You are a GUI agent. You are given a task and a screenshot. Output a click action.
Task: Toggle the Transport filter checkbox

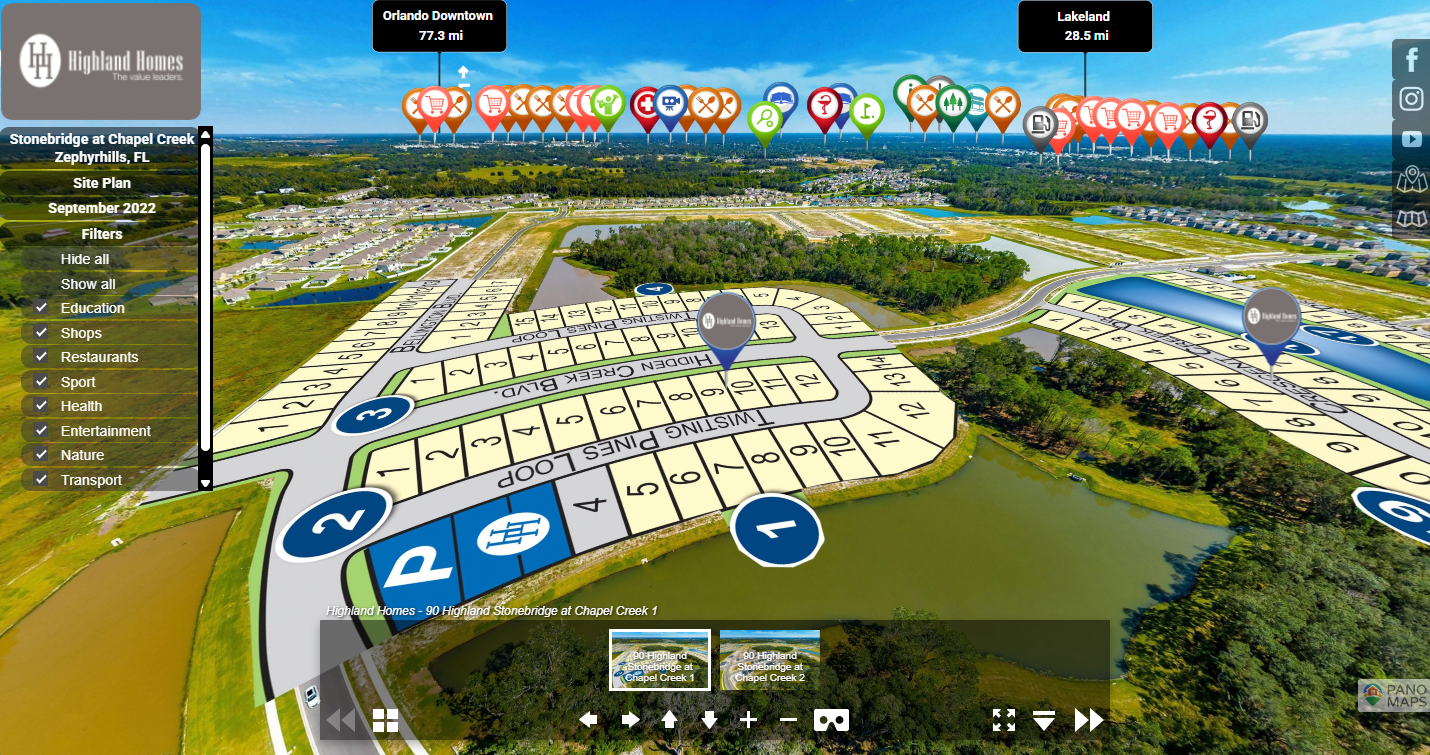coord(41,480)
